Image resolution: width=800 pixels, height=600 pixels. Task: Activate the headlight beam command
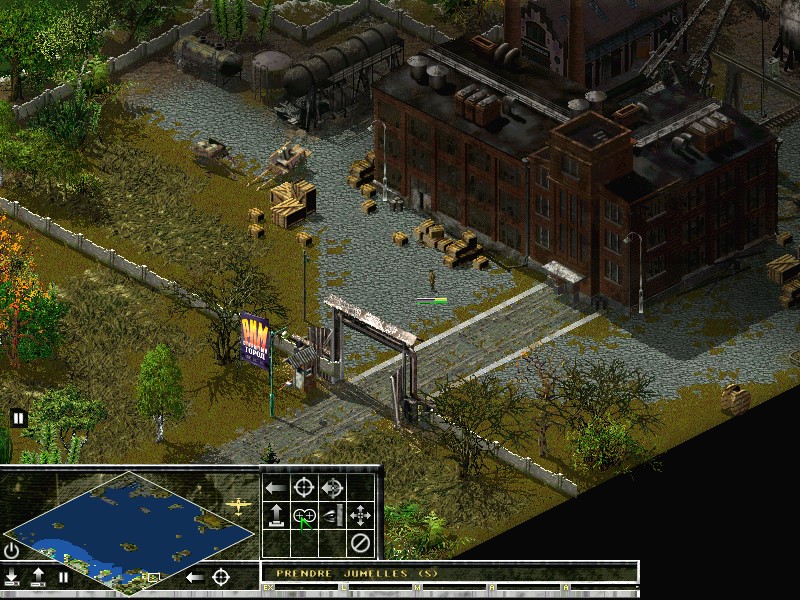point(332,516)
